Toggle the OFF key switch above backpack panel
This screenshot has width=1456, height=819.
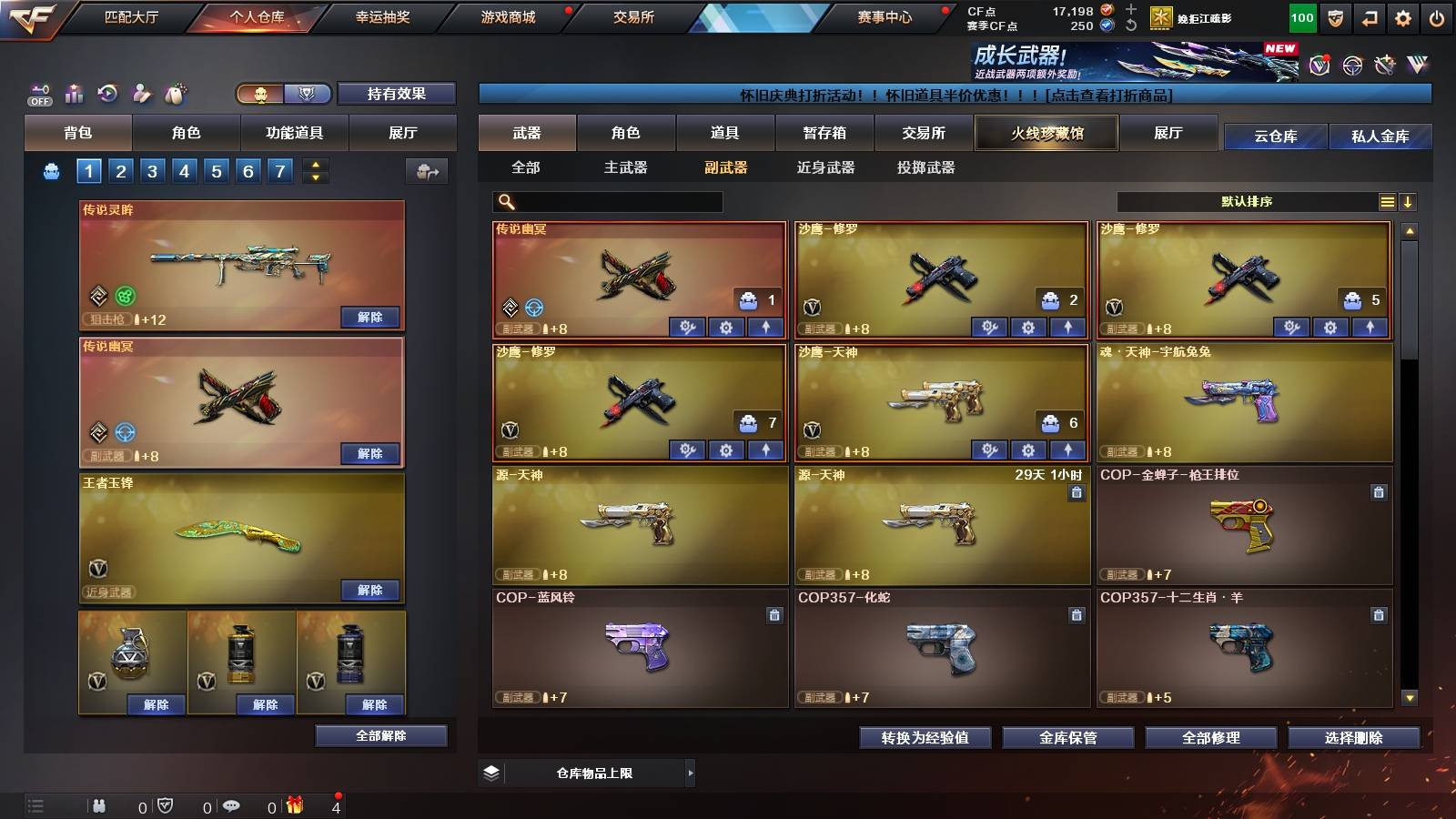[x=41, y=94]
